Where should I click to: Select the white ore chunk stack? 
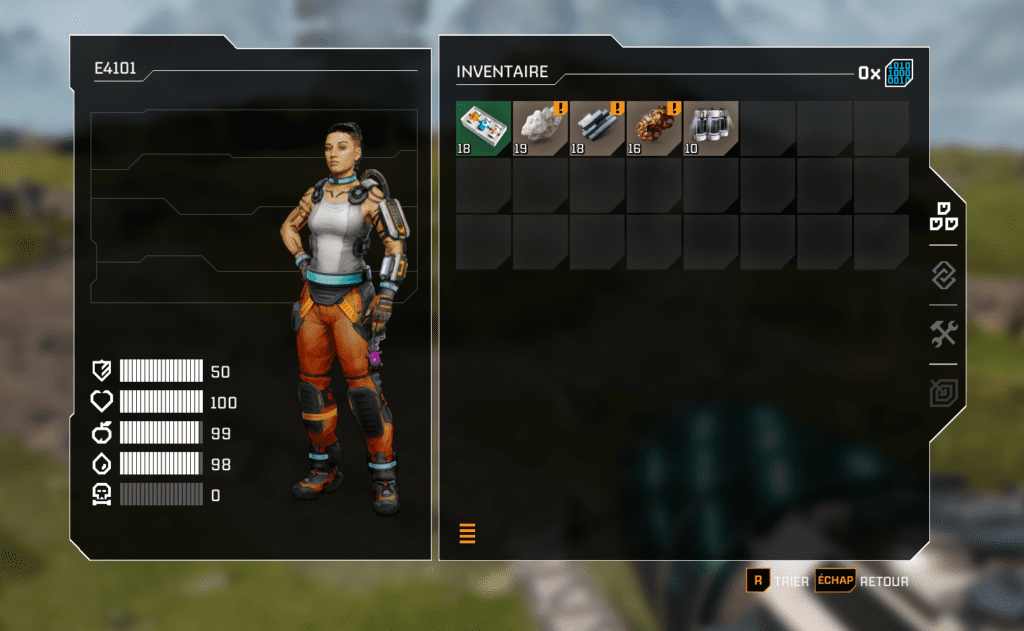(541, 128)
